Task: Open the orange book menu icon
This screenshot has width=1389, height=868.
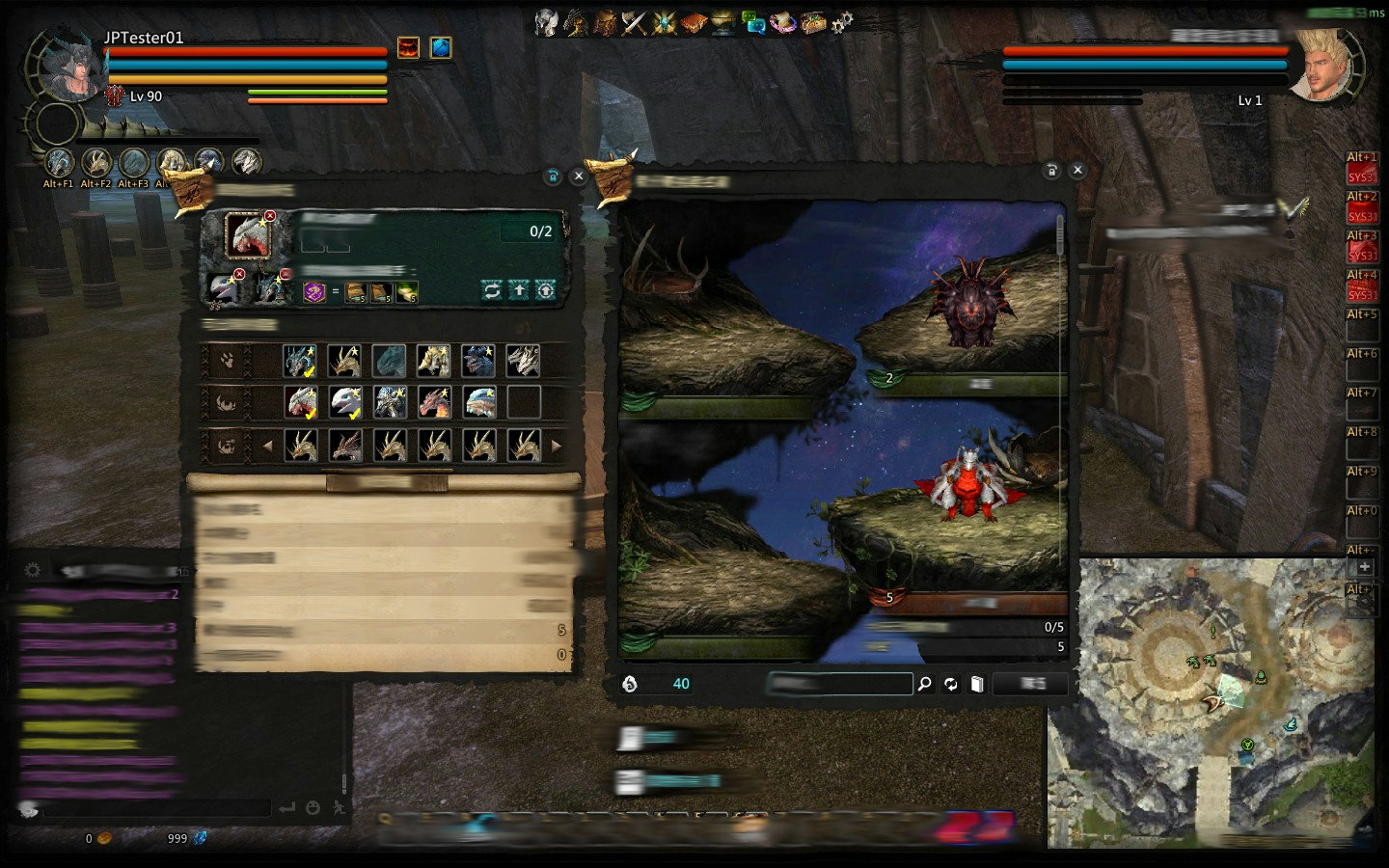Action: coord(694,23)
